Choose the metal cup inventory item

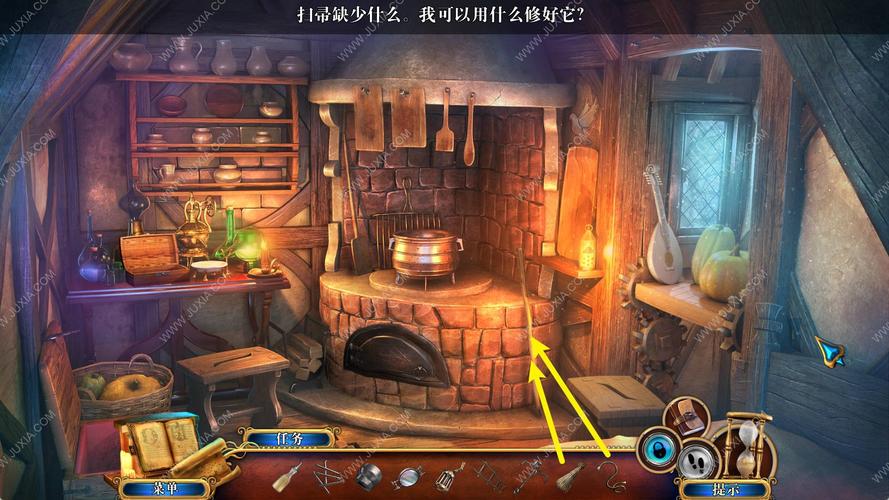tap(369, 476)
